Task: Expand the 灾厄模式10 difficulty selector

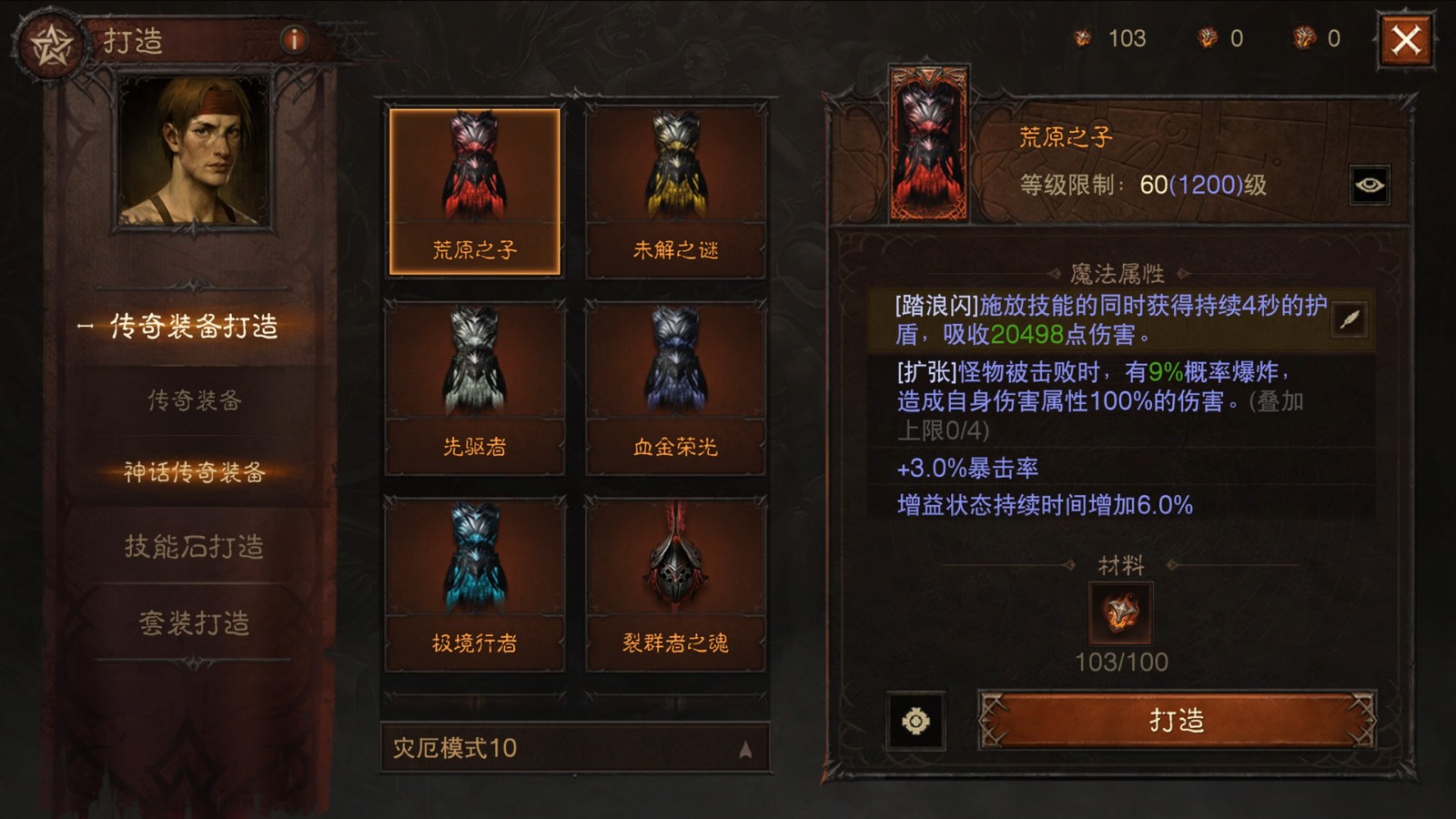Action: (x=569, y=747)
